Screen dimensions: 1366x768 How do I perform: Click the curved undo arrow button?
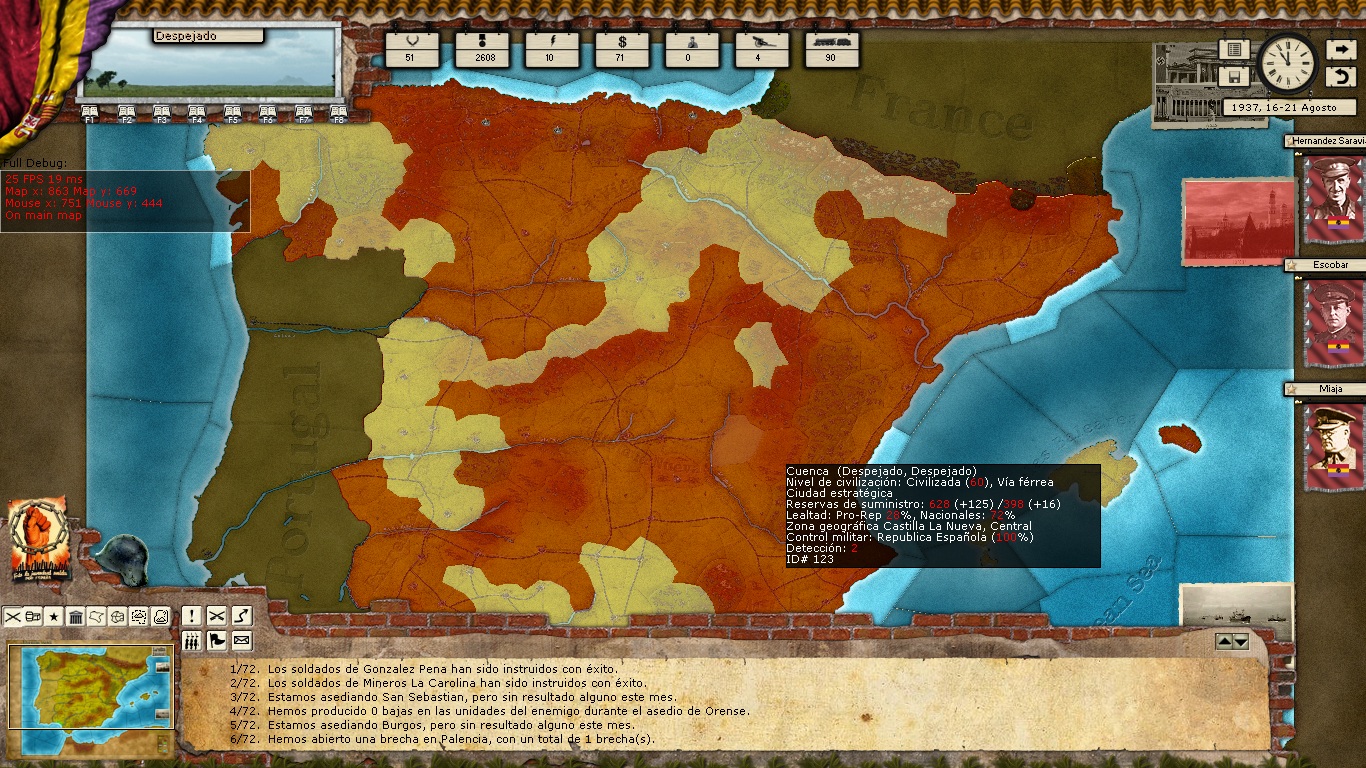[x=1340, y=77]
